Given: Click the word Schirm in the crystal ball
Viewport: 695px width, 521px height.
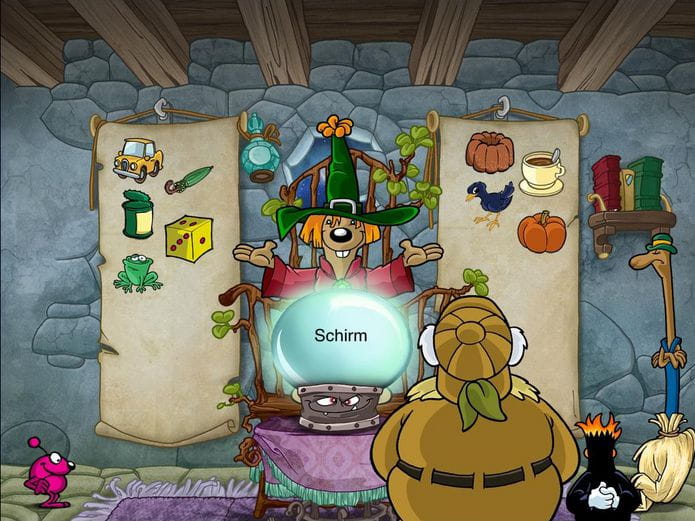Looking at the screenshot, I should [x=340, y=335].
